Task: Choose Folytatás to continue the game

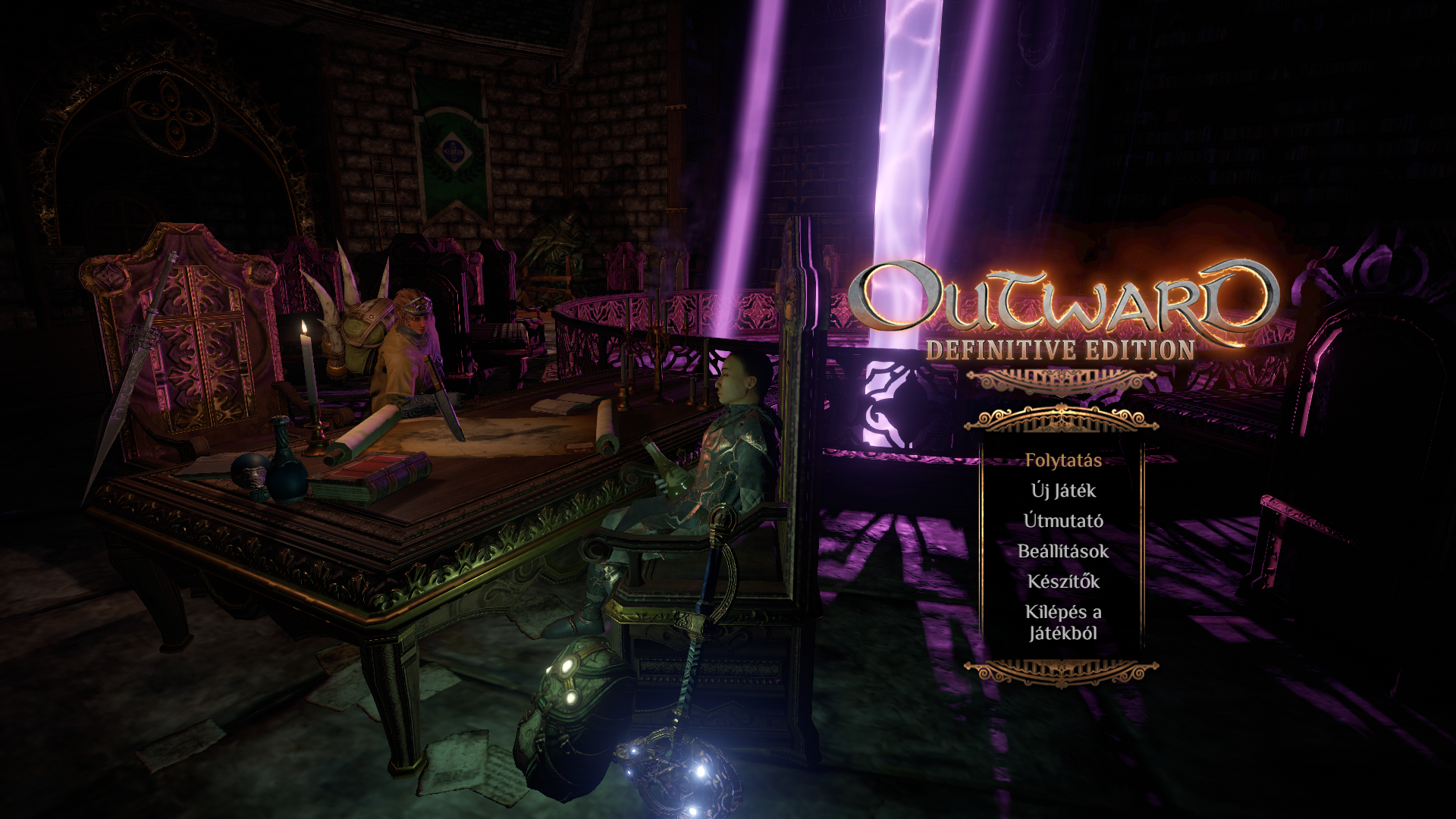Action: pos(1063,460)
